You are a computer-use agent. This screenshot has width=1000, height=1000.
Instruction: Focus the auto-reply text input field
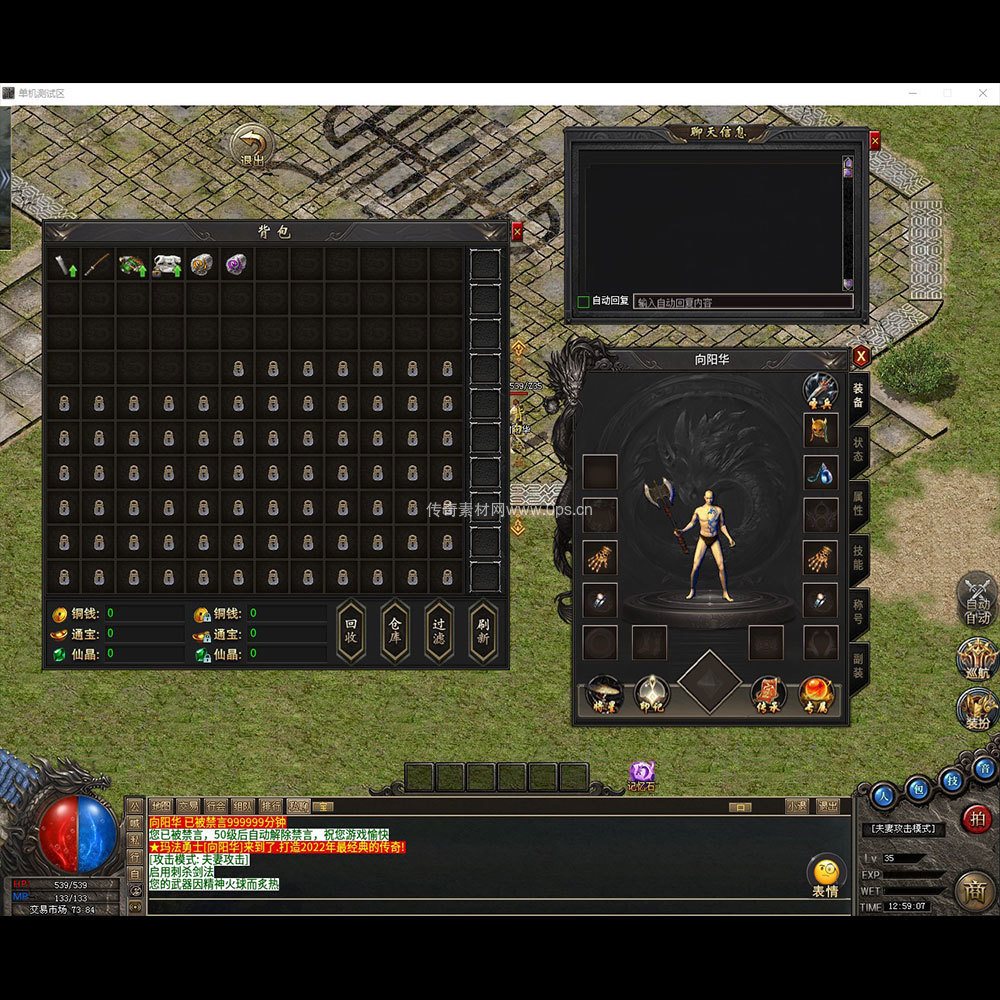[x=743, y=301]
